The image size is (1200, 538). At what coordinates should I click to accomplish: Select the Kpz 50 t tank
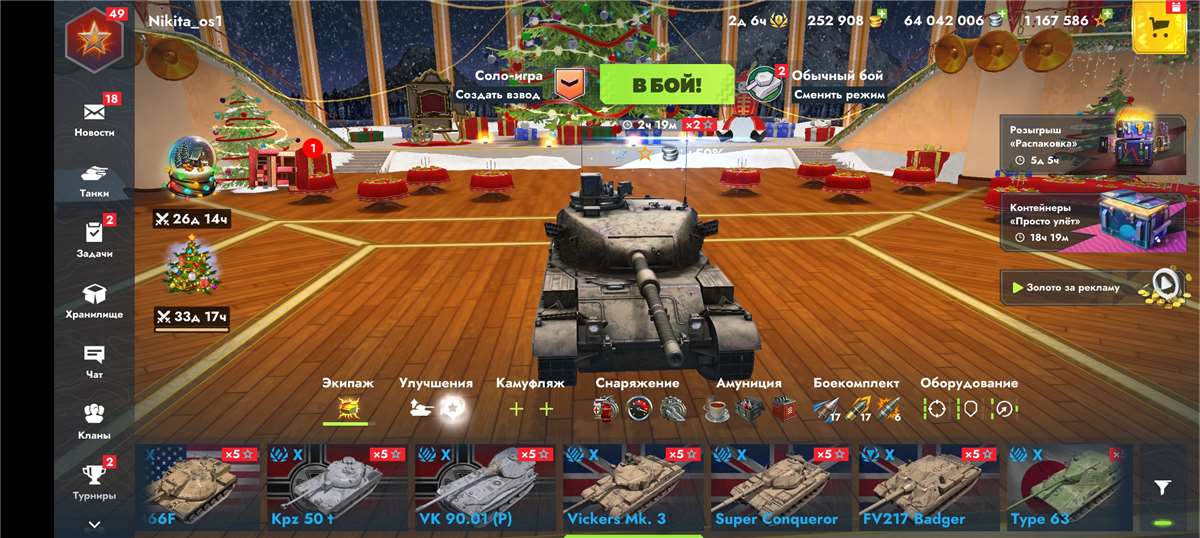[337, 485]
